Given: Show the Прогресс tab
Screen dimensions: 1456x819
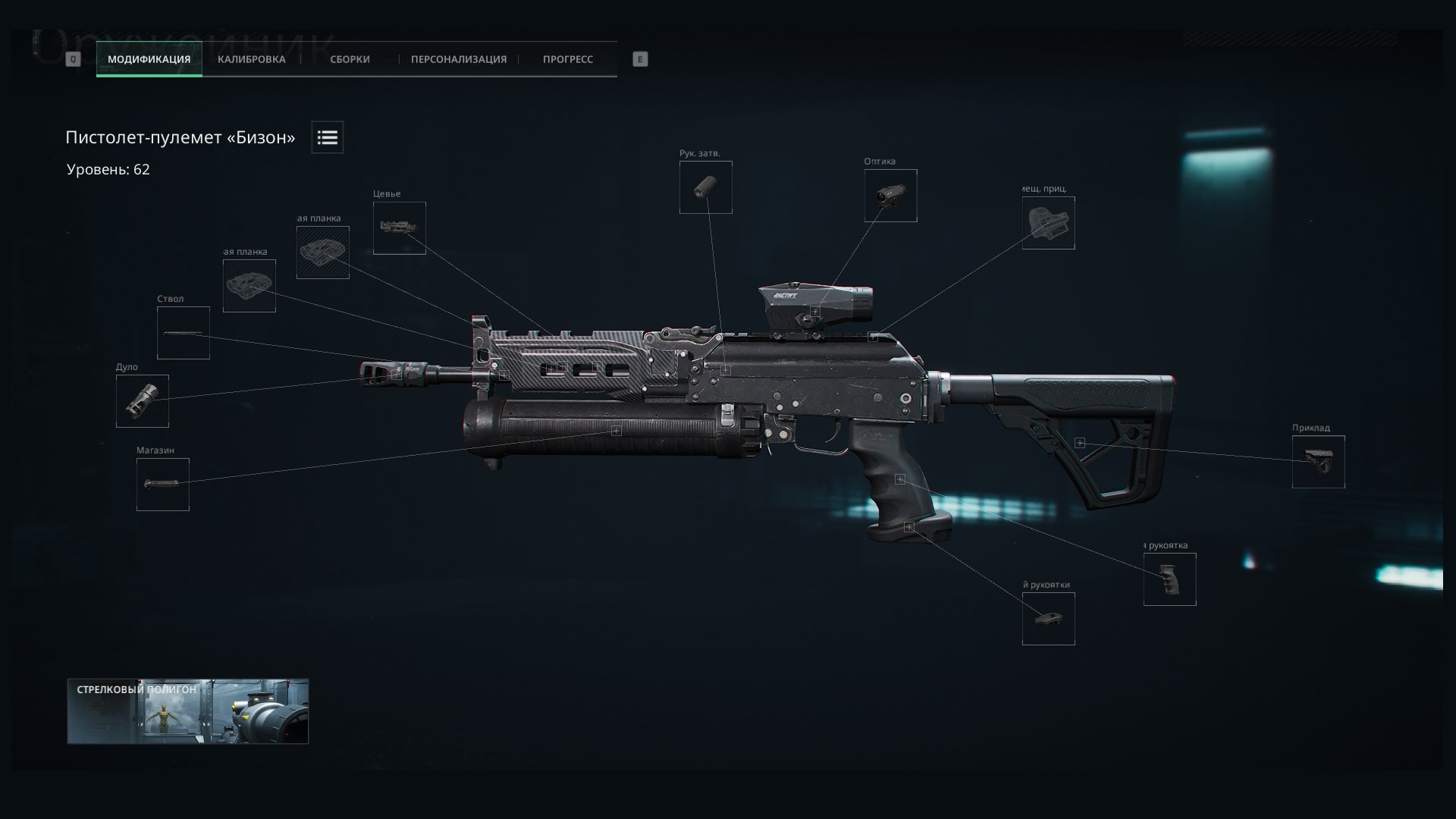Looking at the screenshot, I should tap(567, 59).
